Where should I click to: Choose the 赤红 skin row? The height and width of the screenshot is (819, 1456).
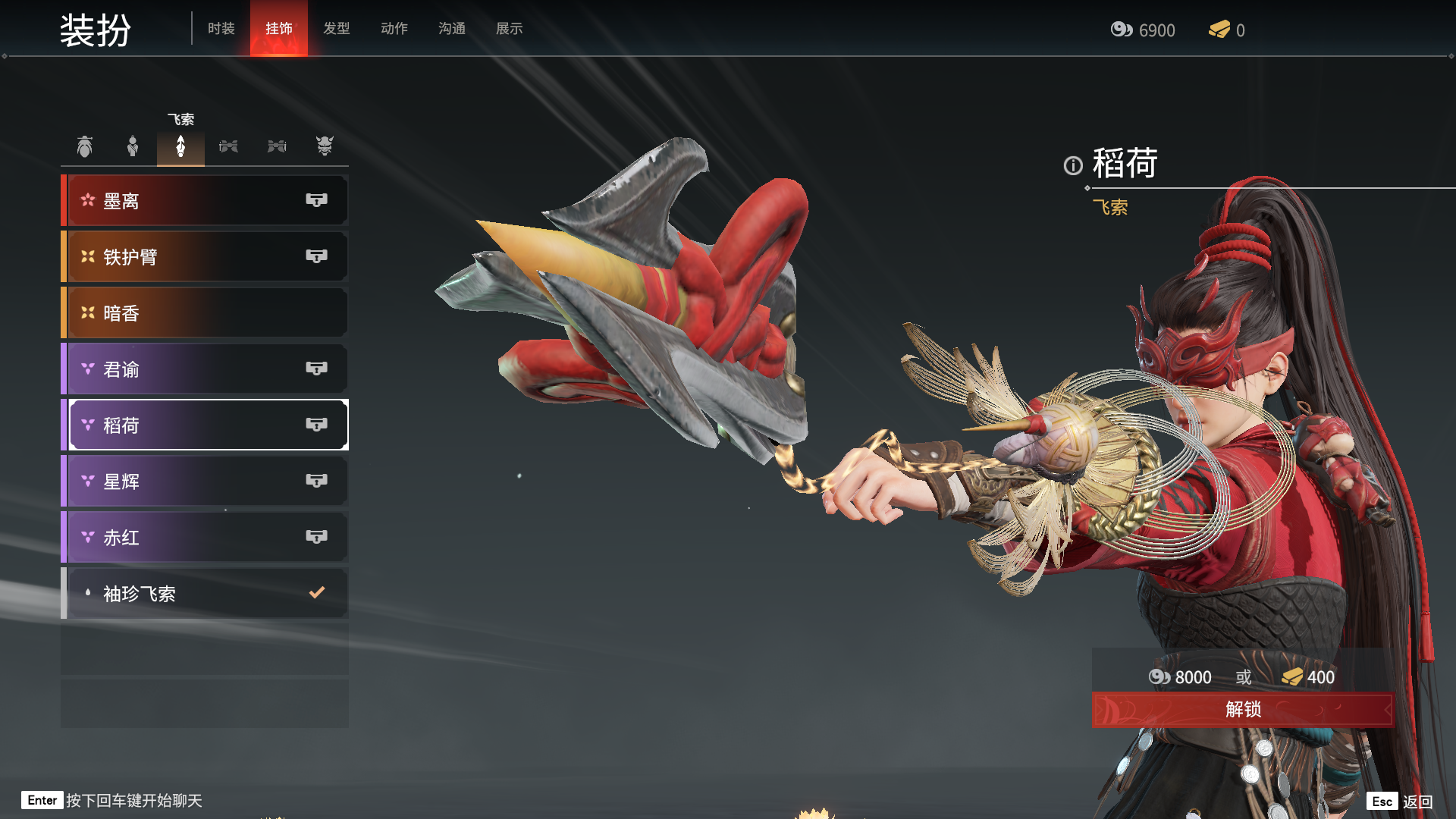205,538
